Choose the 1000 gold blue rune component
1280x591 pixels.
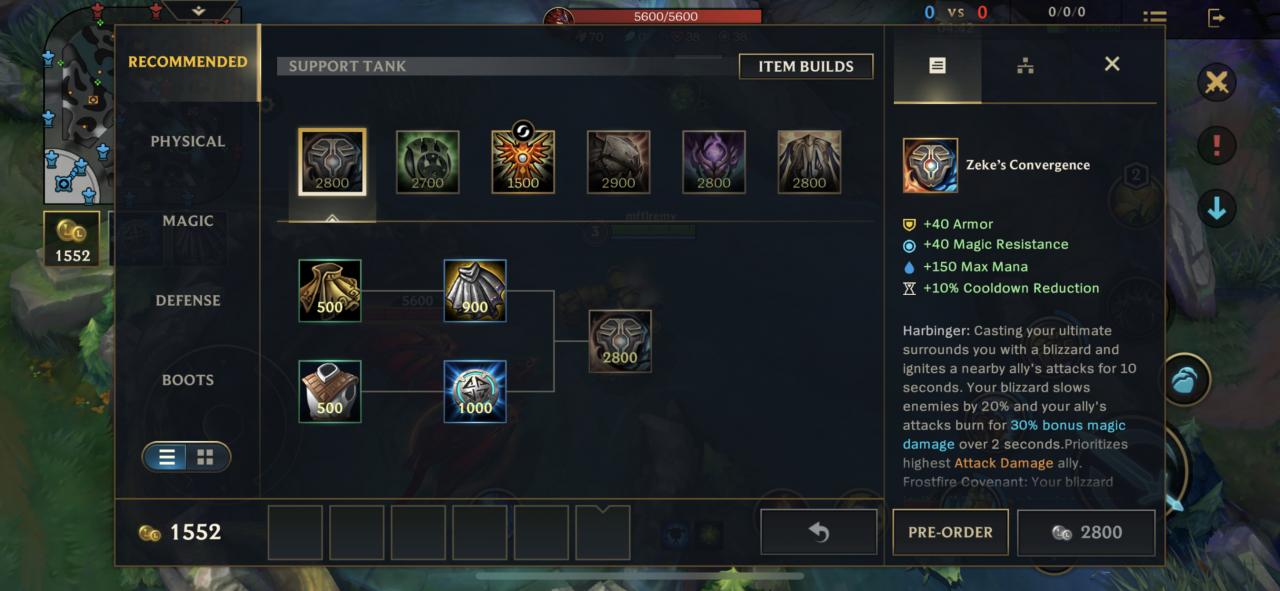click(475, 392)
